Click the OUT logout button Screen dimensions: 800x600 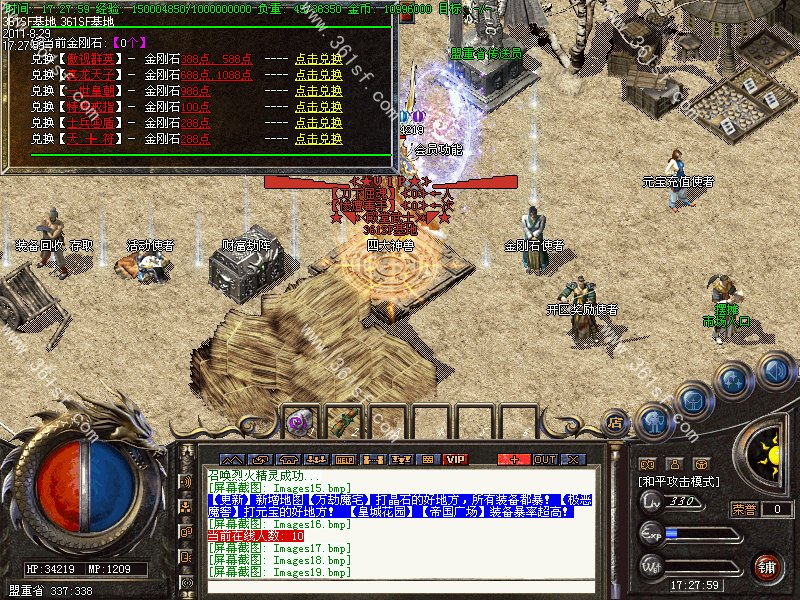(544, 459)
